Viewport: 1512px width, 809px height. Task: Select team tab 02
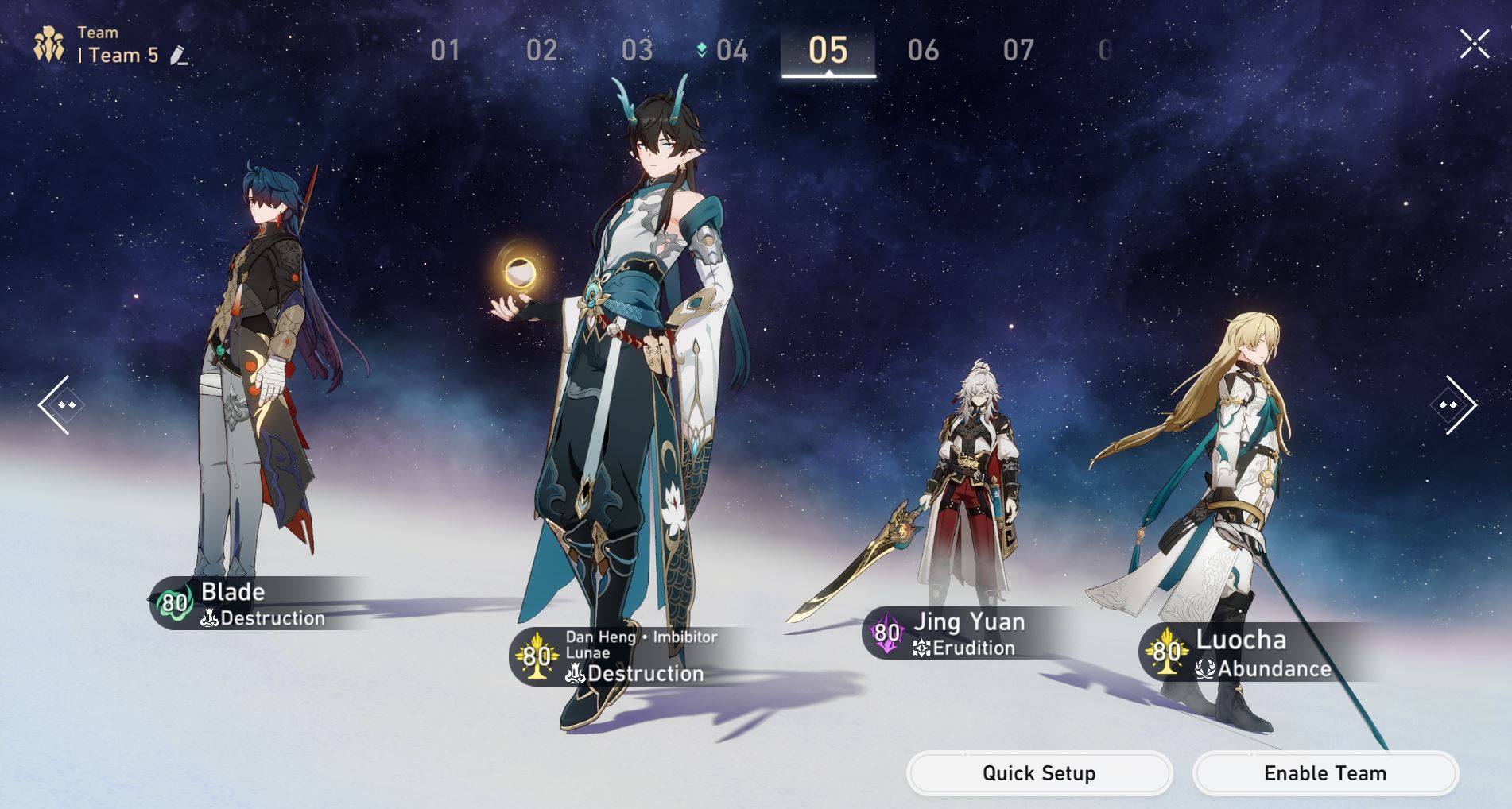pyautogui.click(x=541, y=51)
